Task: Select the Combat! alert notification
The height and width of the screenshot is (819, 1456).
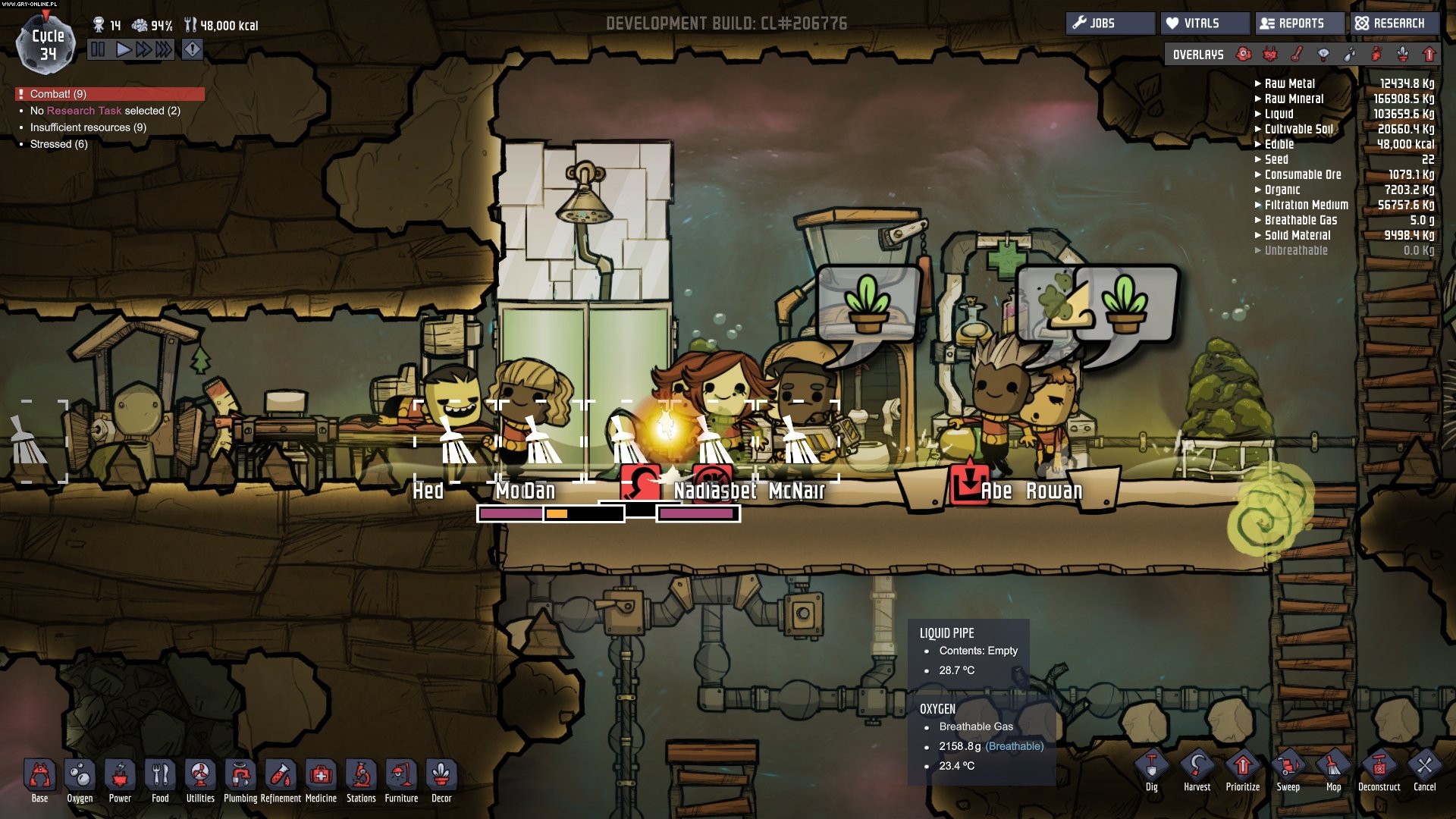Action: coord(110,94)
